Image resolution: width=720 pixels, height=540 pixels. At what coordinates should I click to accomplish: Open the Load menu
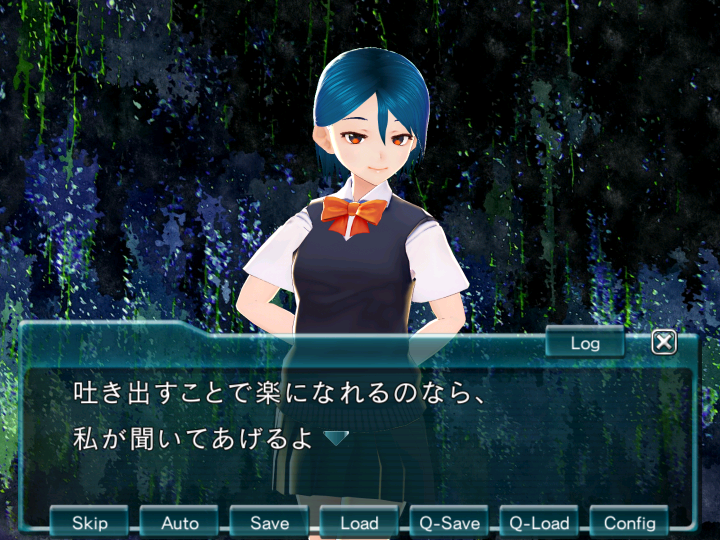tap(360, 522)
